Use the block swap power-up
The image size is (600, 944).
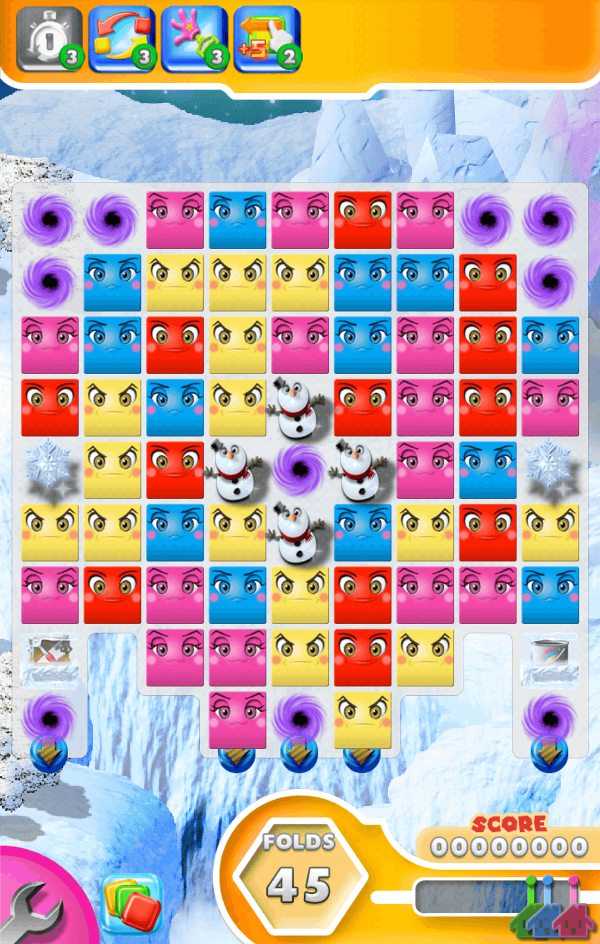121,40
